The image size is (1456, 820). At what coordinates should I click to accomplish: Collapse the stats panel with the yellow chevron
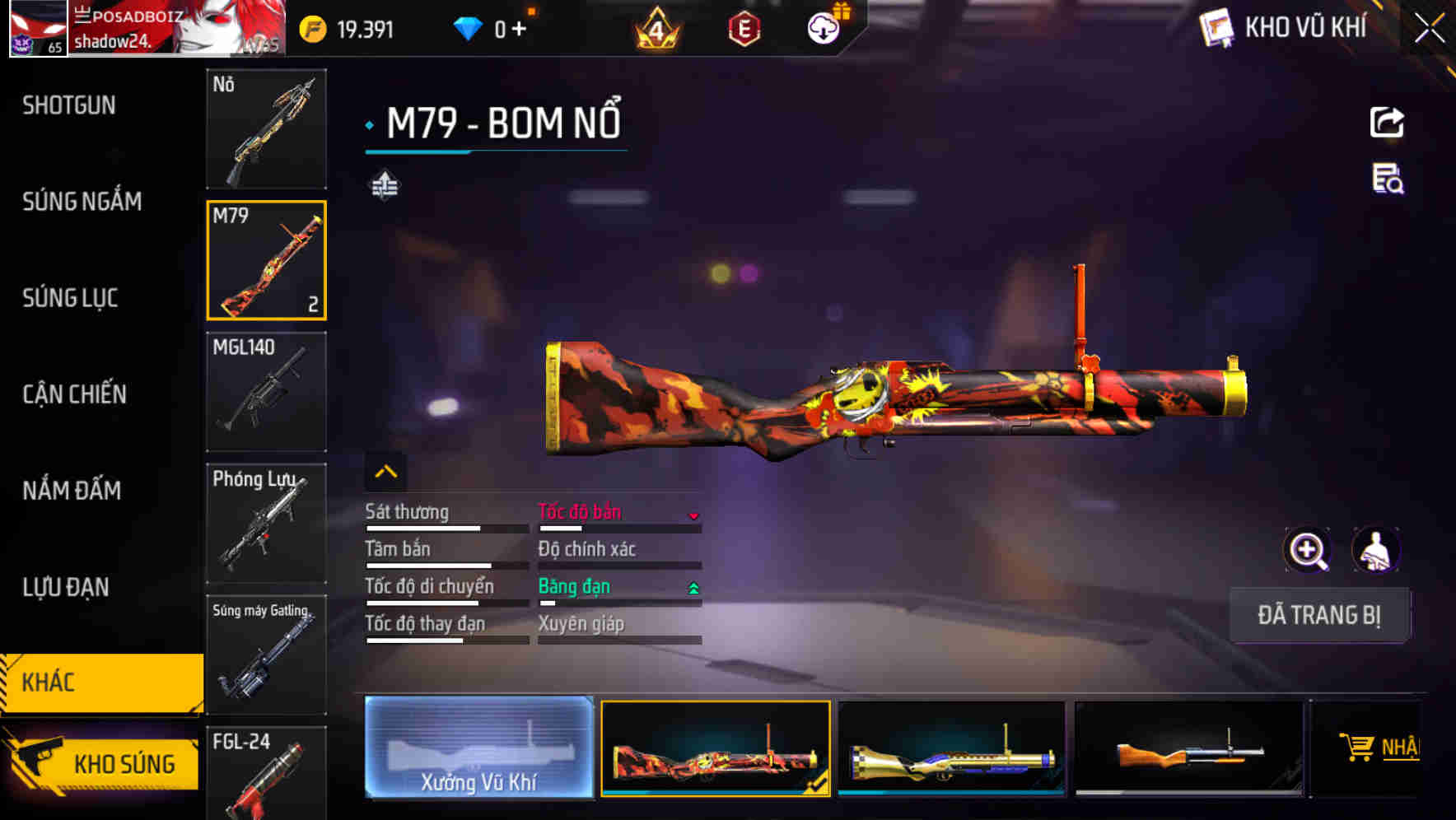point(385,470)
